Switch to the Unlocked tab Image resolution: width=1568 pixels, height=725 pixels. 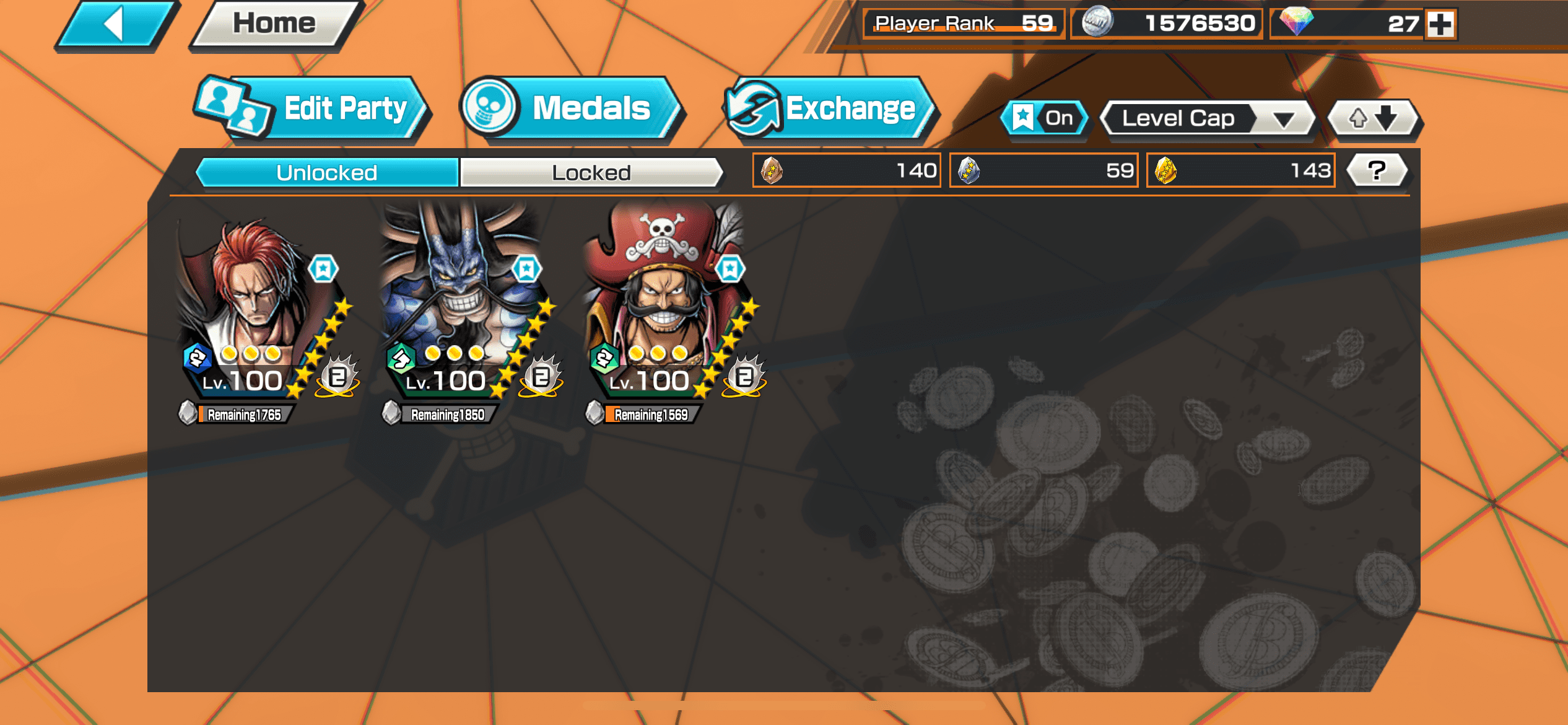pyautogui.click(x=327, y=172)
